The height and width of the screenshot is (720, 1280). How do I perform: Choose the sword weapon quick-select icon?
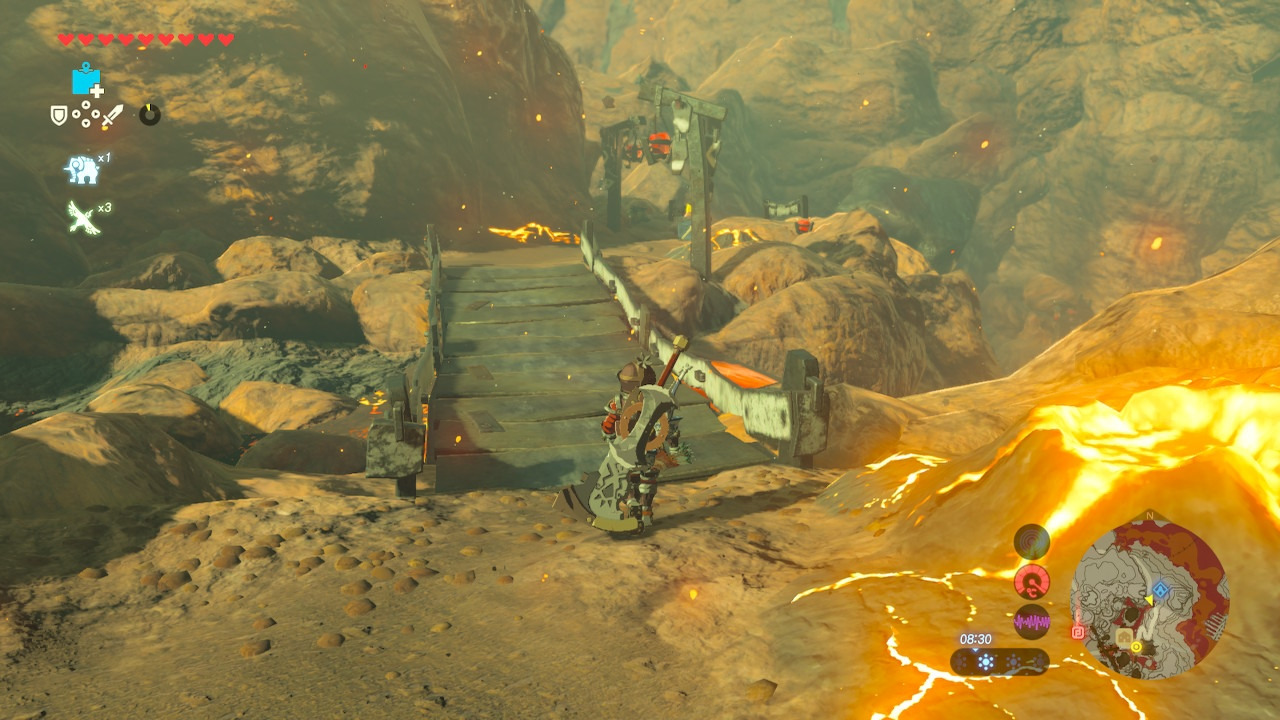click(111, 115)
